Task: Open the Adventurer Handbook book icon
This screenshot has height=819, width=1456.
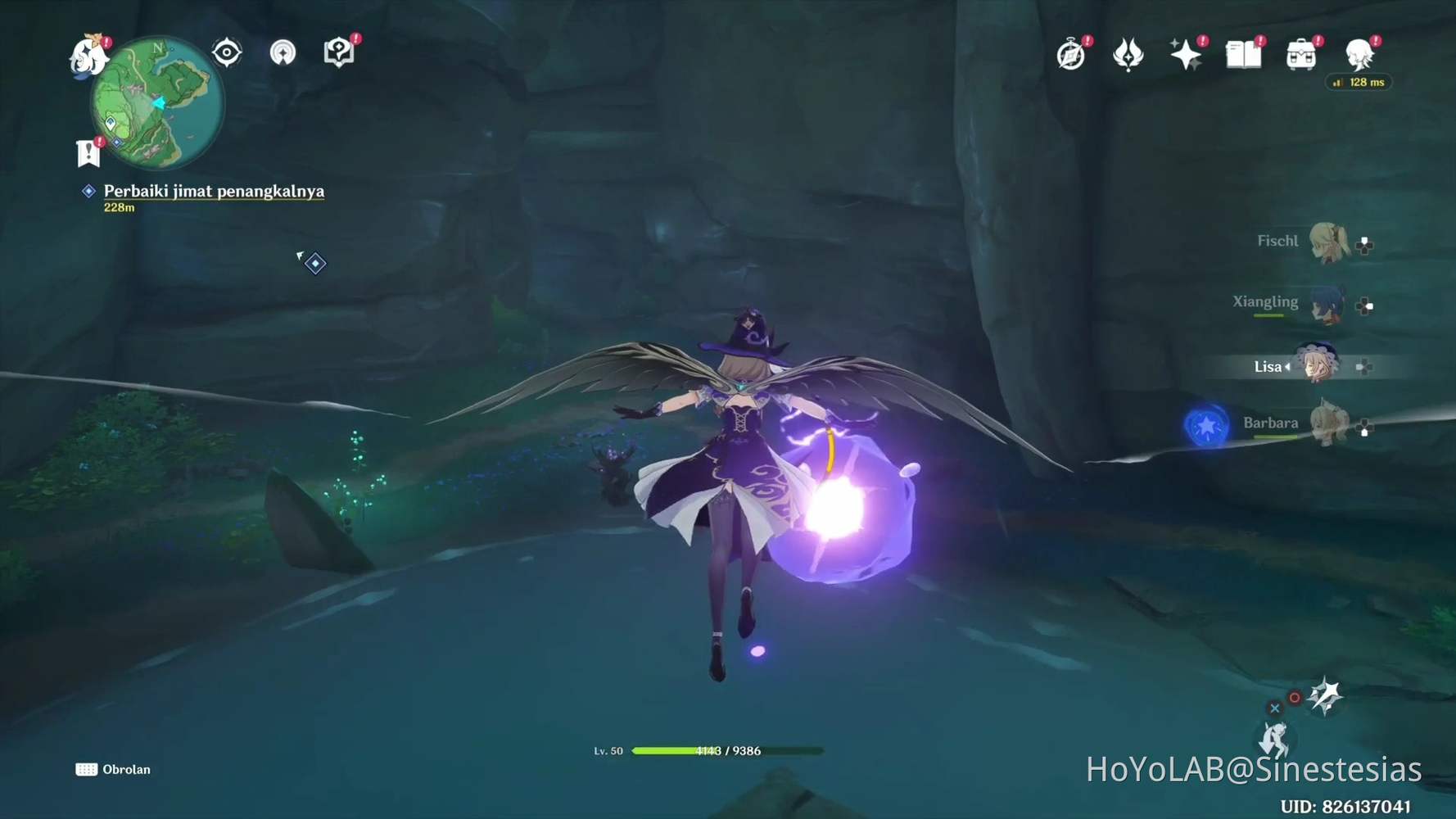Action: pos(1242,55)
